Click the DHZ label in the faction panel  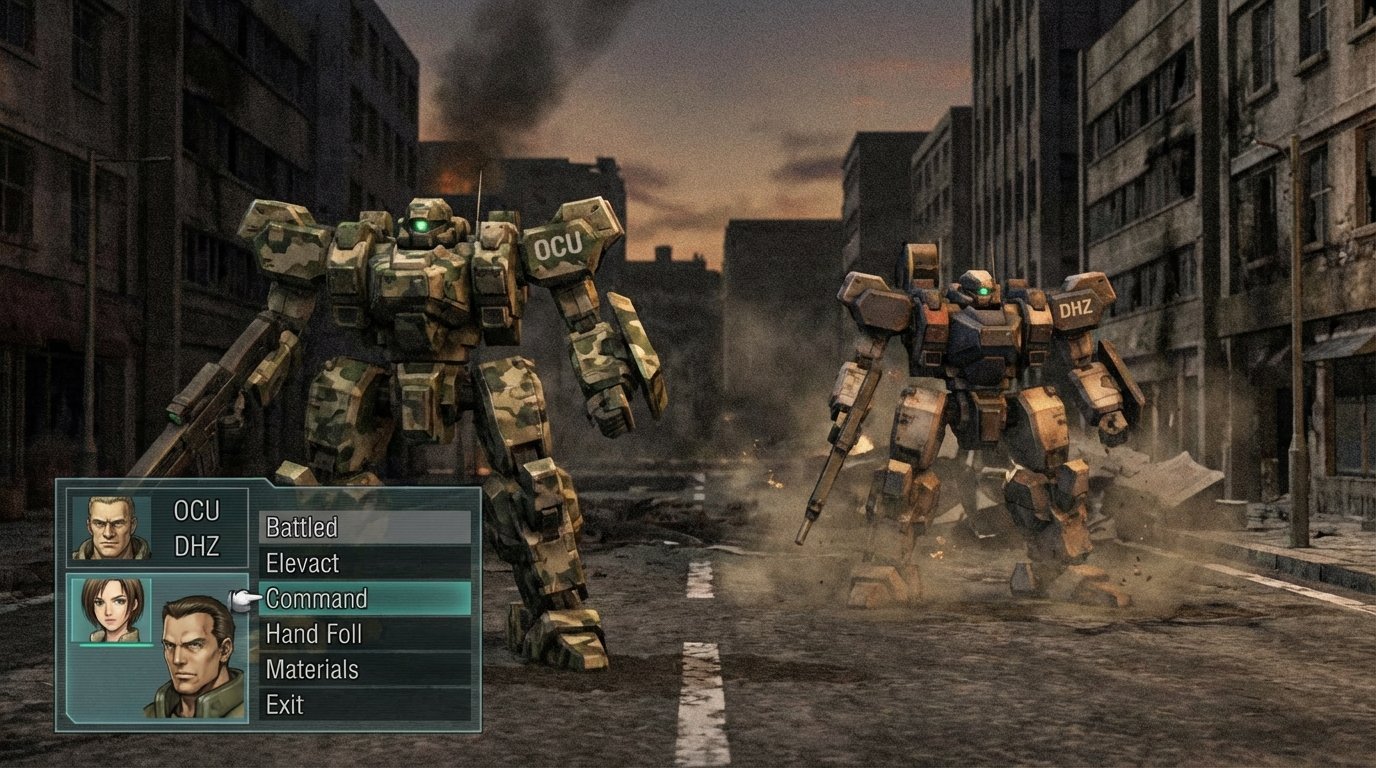tap(197, 546)
